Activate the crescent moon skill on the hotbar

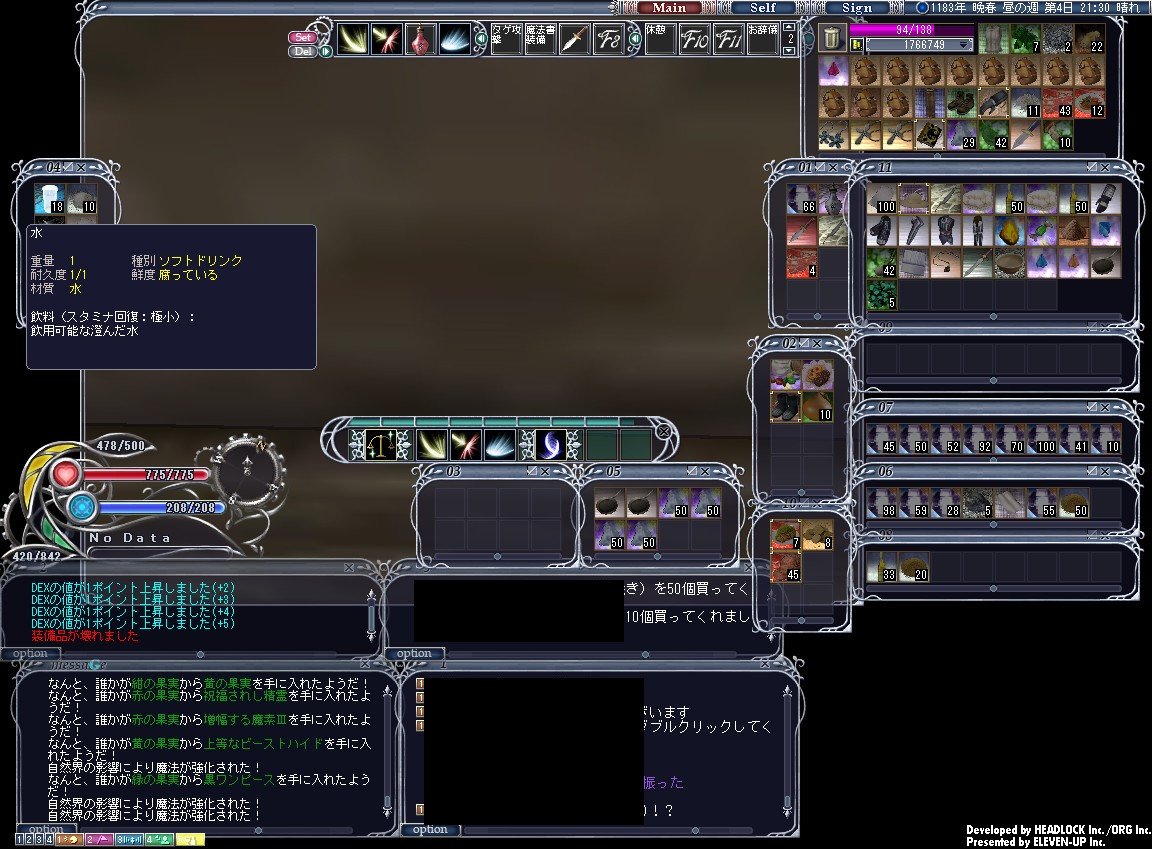pos(550,444)
